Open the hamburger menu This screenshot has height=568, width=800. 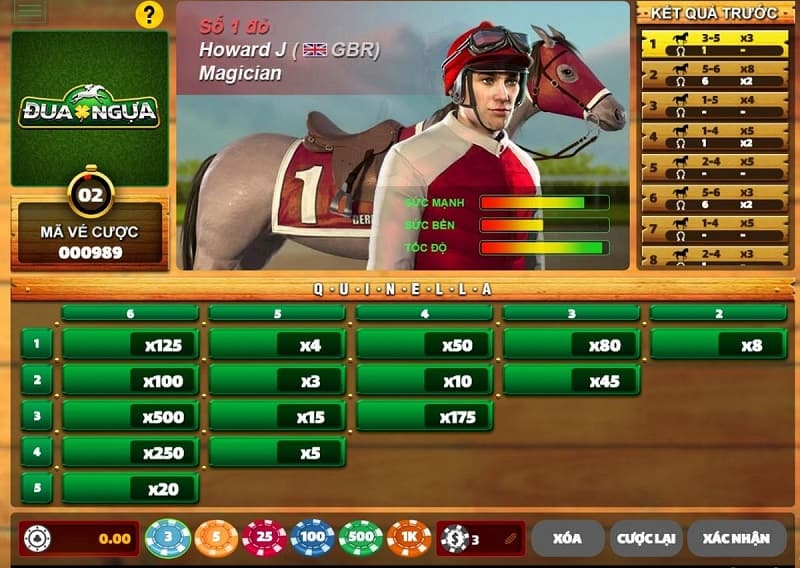29,12
